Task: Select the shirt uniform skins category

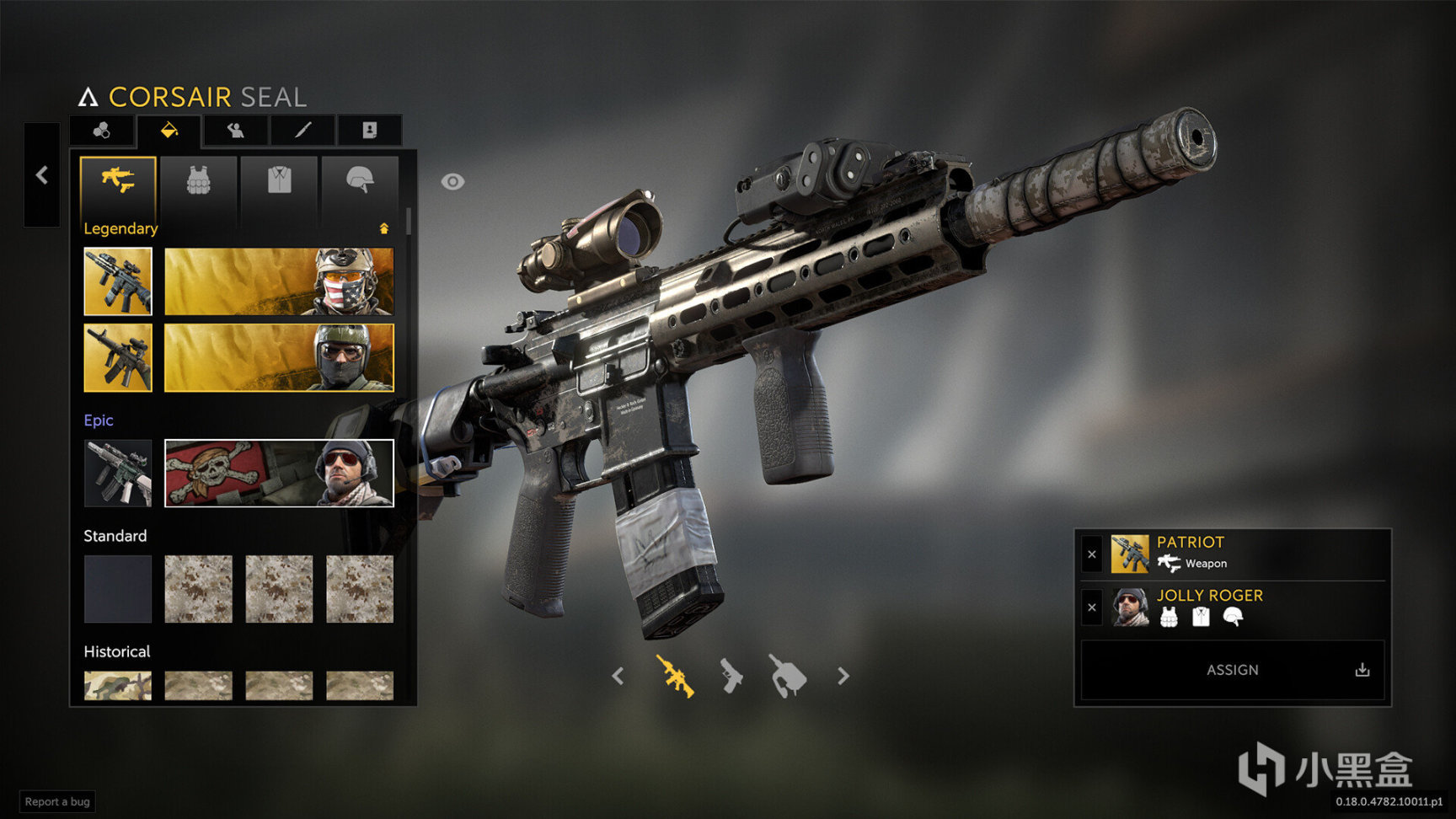Action: point(279,180)
